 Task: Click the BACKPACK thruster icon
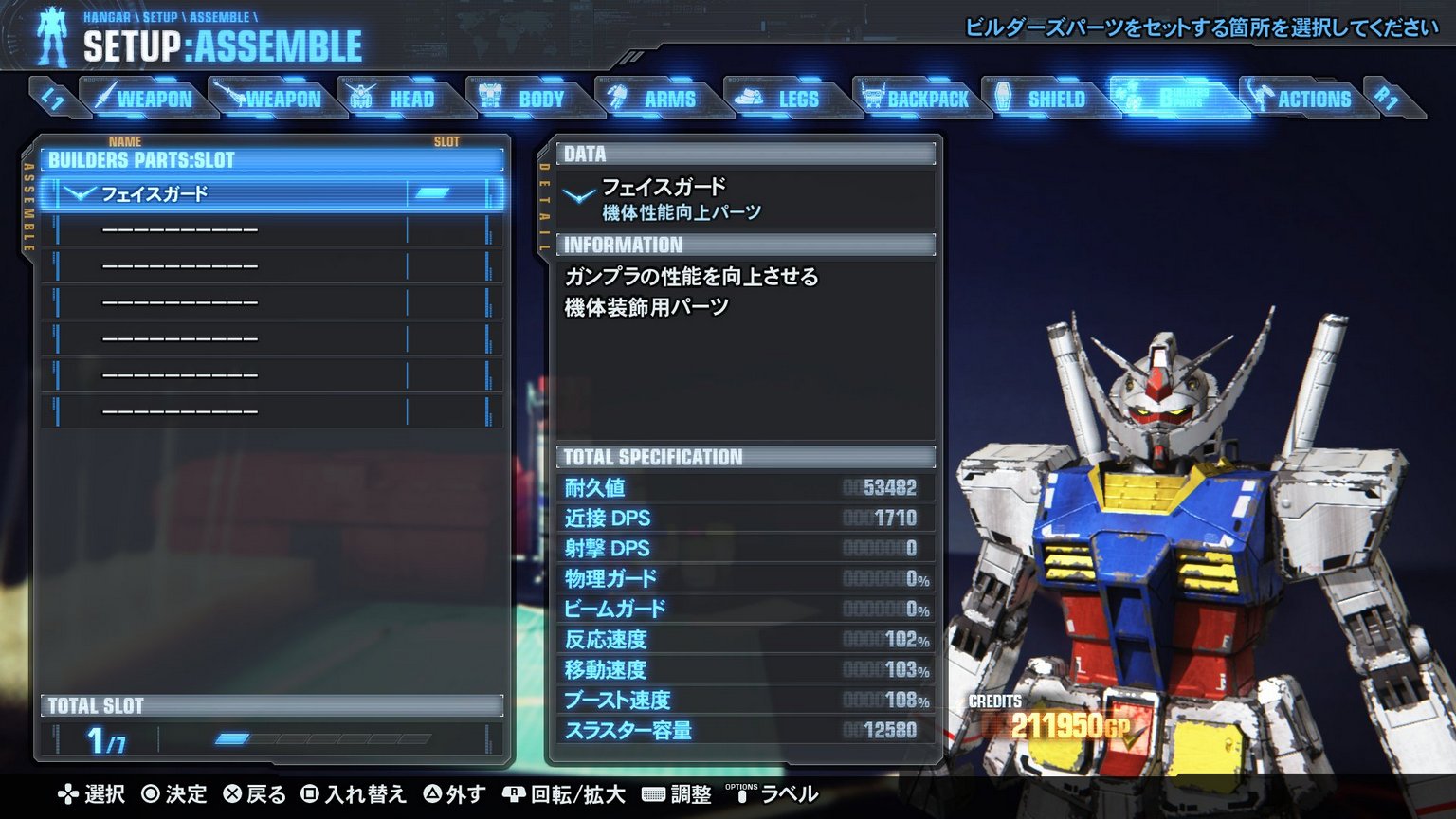[873, 98]
